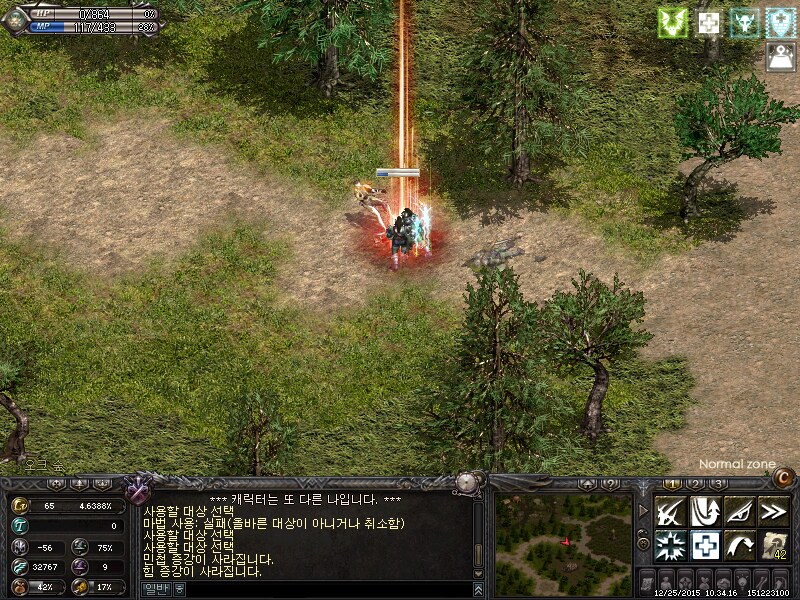
Task: Cast the blue starburst spell
Action: coord(670,545)
